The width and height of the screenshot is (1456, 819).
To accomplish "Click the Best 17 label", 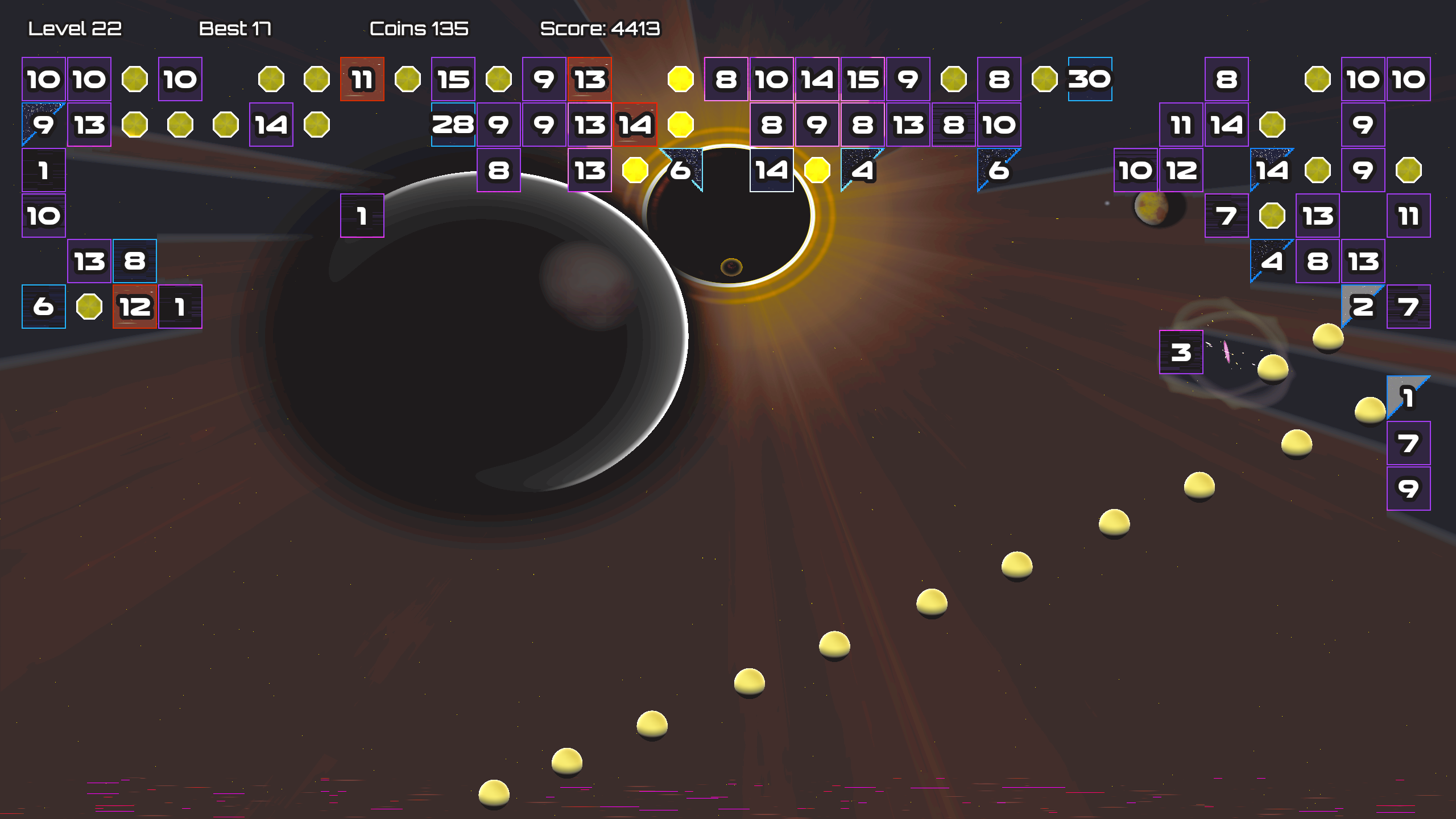I will click(235, 27).
